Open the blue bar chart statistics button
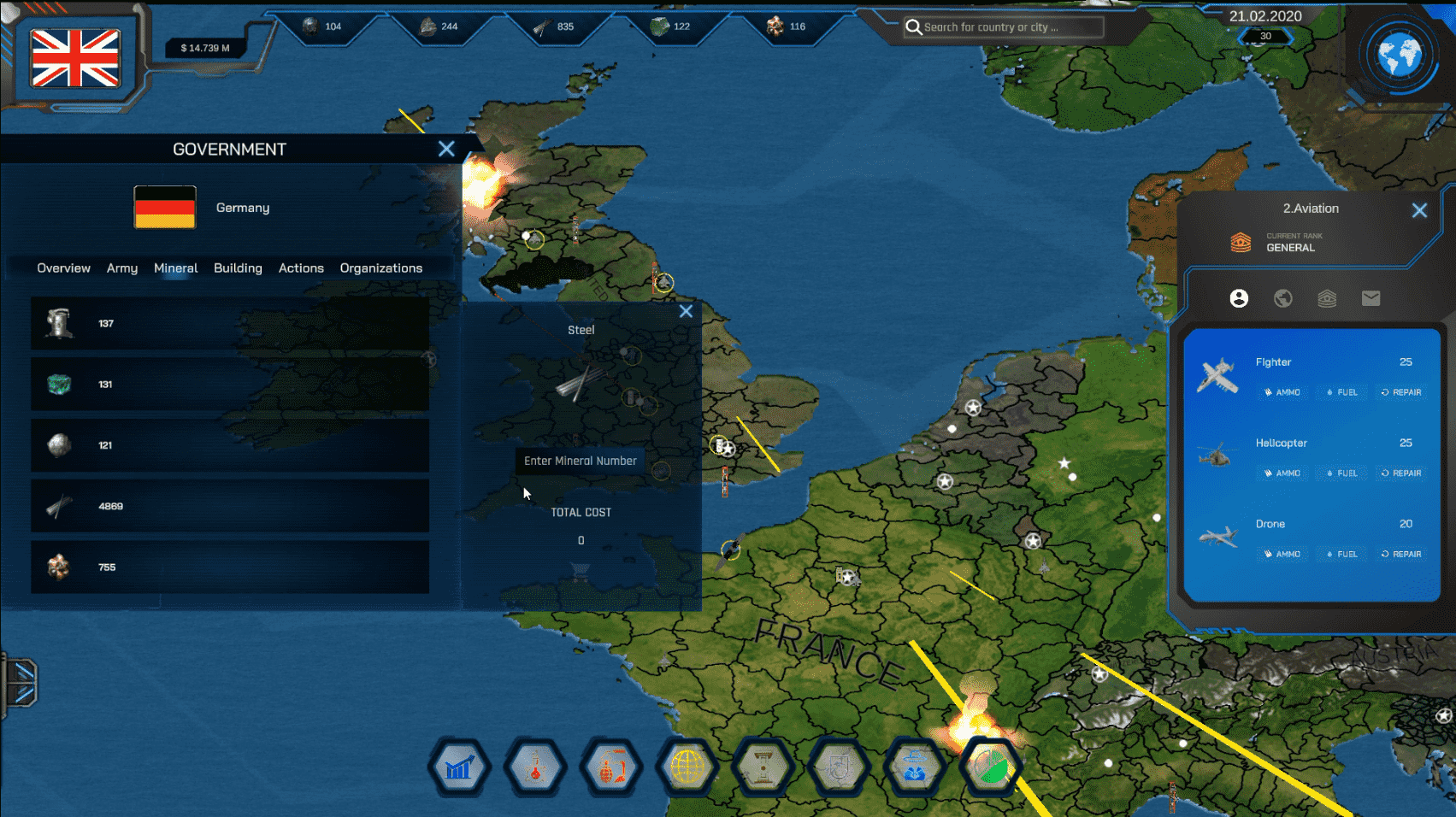 [459, 768]
